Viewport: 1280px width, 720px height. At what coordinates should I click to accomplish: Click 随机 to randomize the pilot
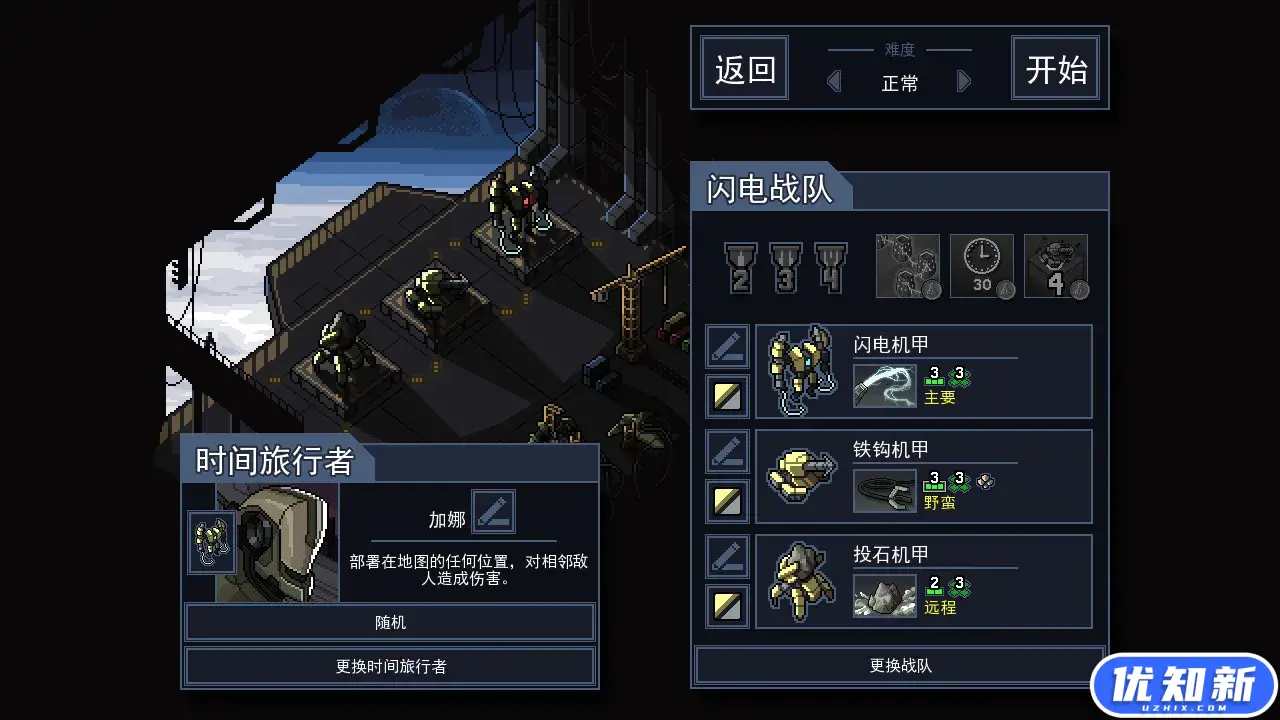(390, 622)
